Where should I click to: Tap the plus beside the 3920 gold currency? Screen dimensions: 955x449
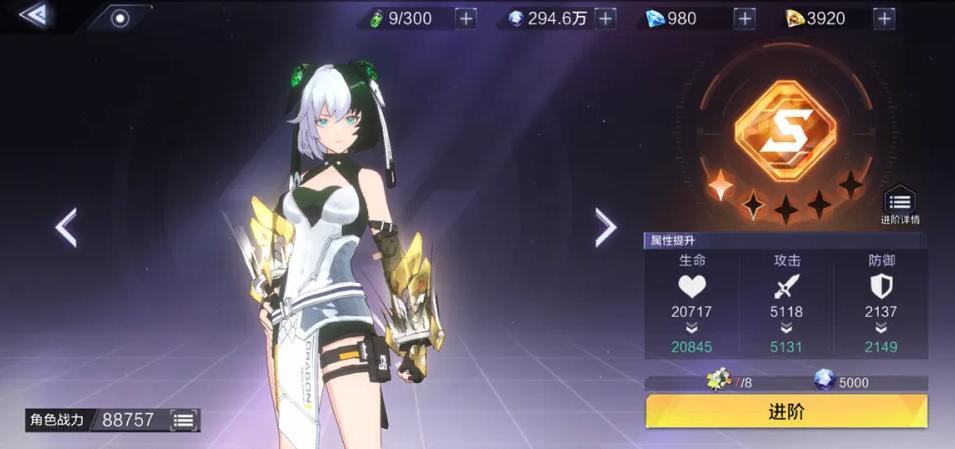pyautogui.click(x=884, y=18)
